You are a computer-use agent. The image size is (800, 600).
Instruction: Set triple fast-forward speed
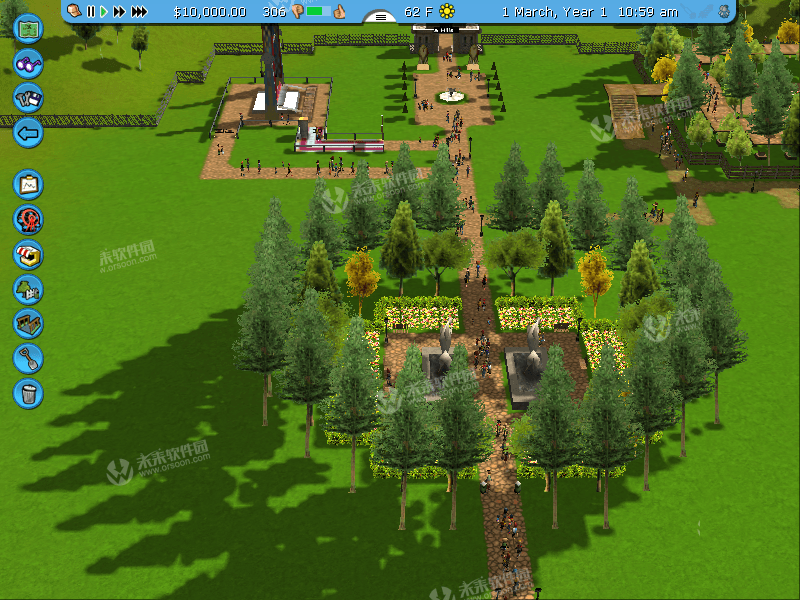tap(139, 12)
